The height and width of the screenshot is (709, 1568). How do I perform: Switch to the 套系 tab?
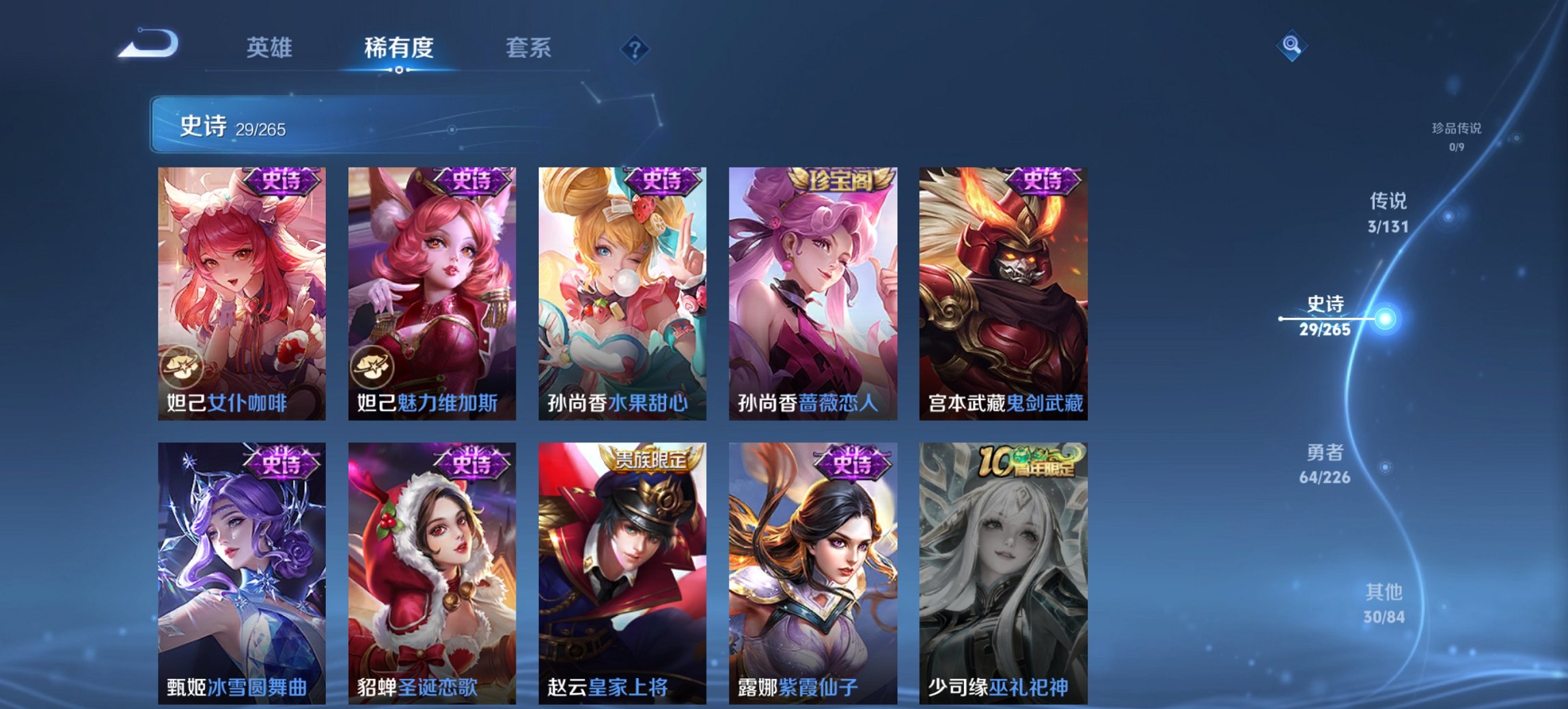(529, 48)
